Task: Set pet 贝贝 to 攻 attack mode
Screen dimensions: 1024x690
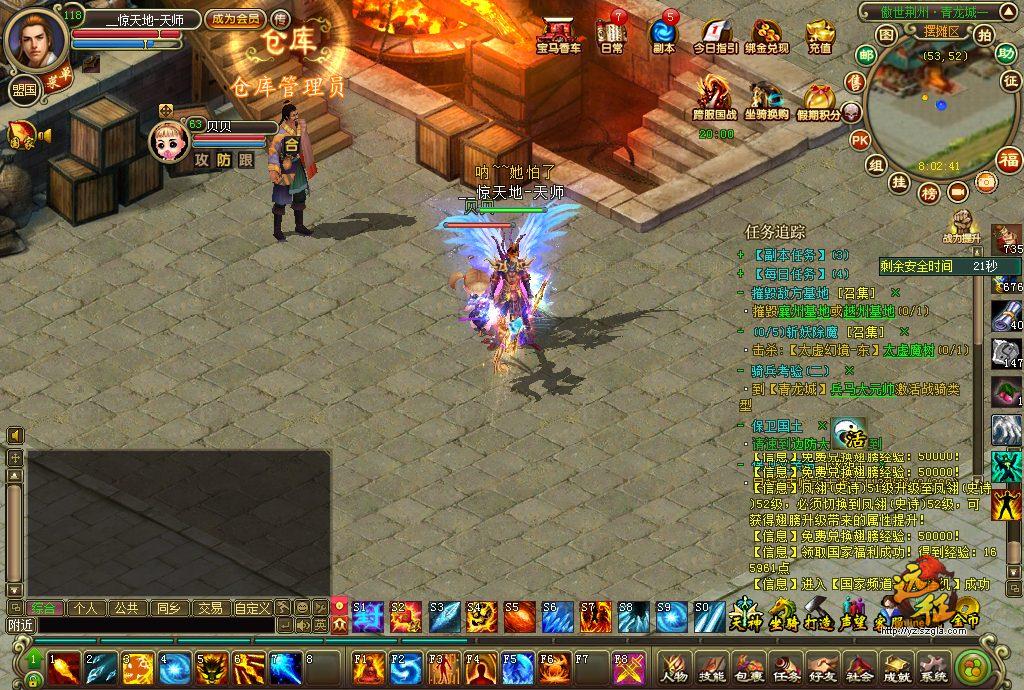Action: point(202,159)
